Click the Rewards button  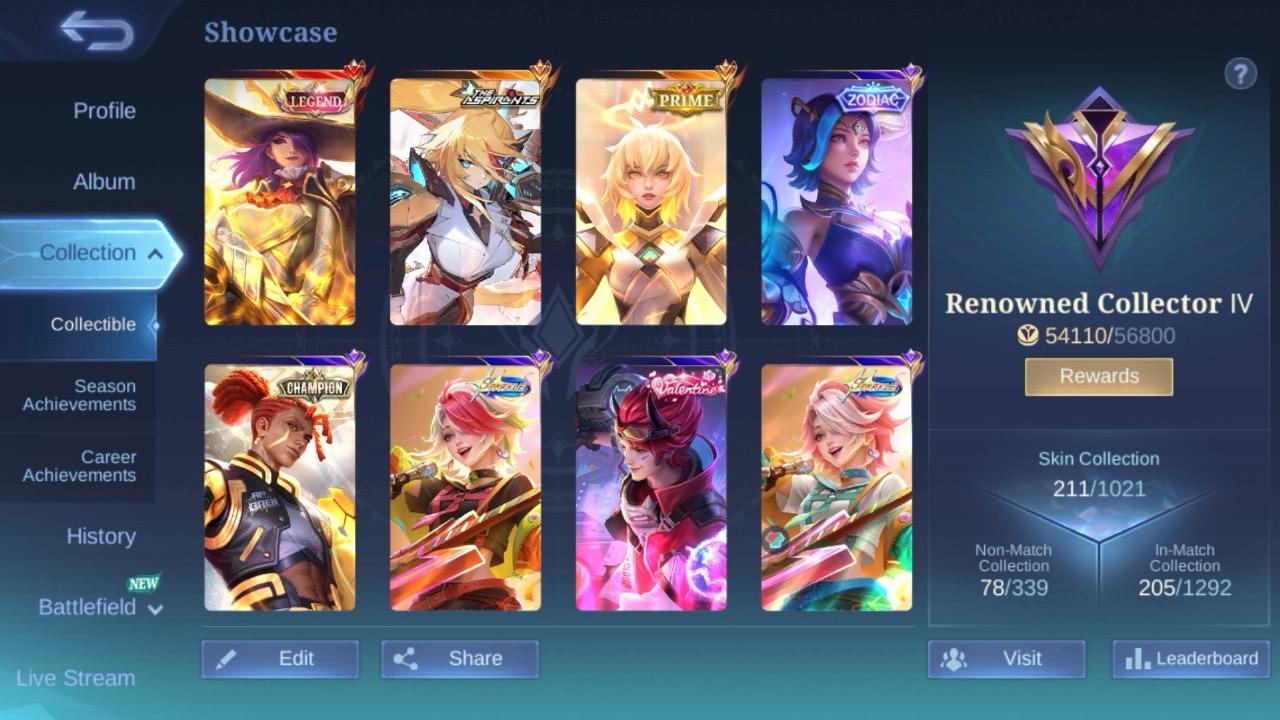tap(1097, 376)
